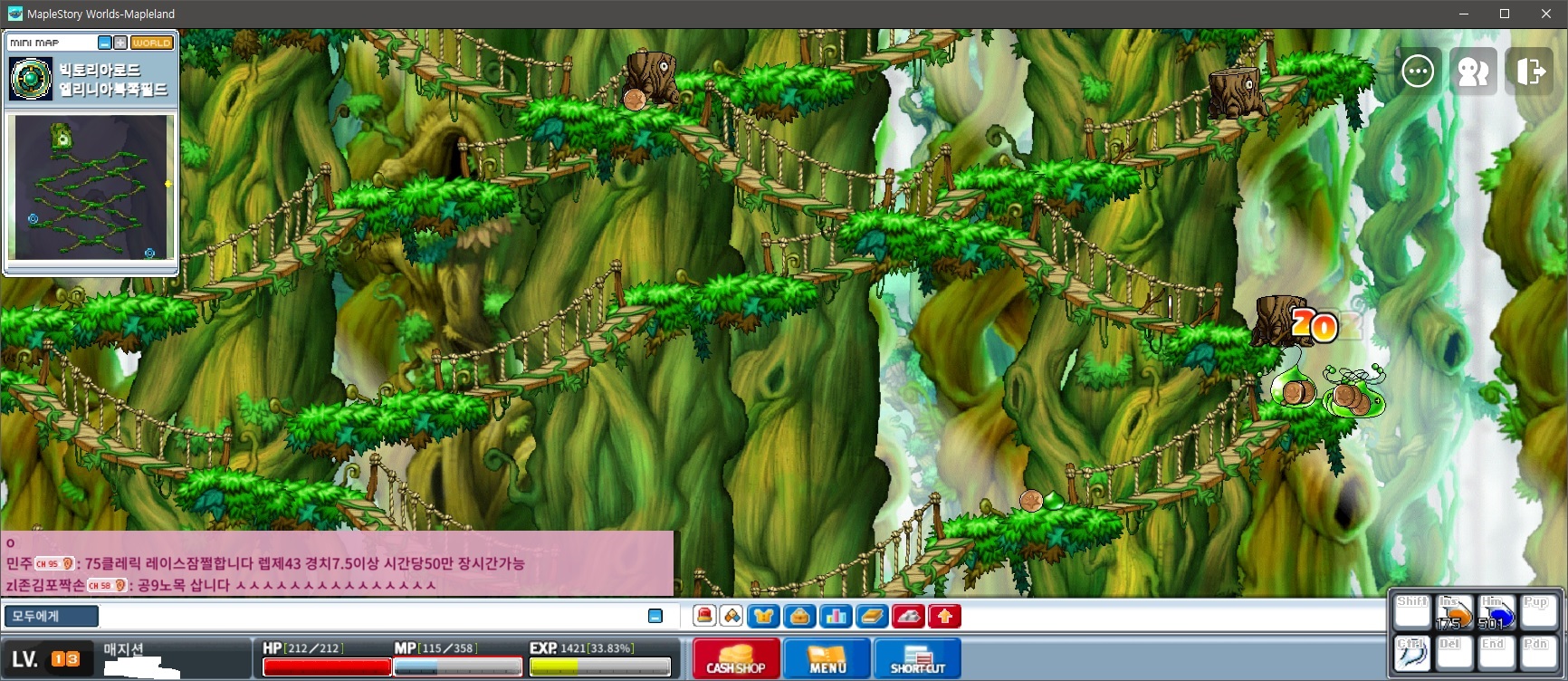The image size is (1568, 681).
Task: Open the SHORTCUT panel
Action: pos(917,658)
